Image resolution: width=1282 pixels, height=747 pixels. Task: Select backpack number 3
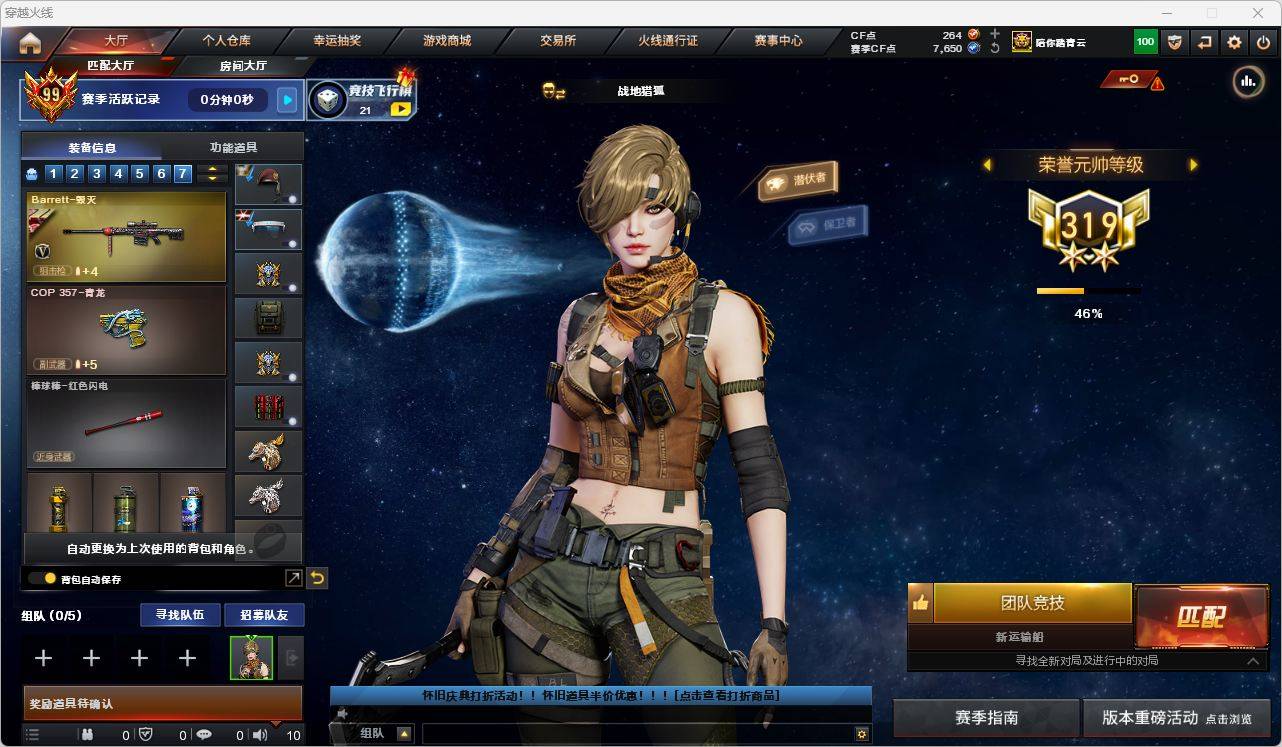click(97, 174)
